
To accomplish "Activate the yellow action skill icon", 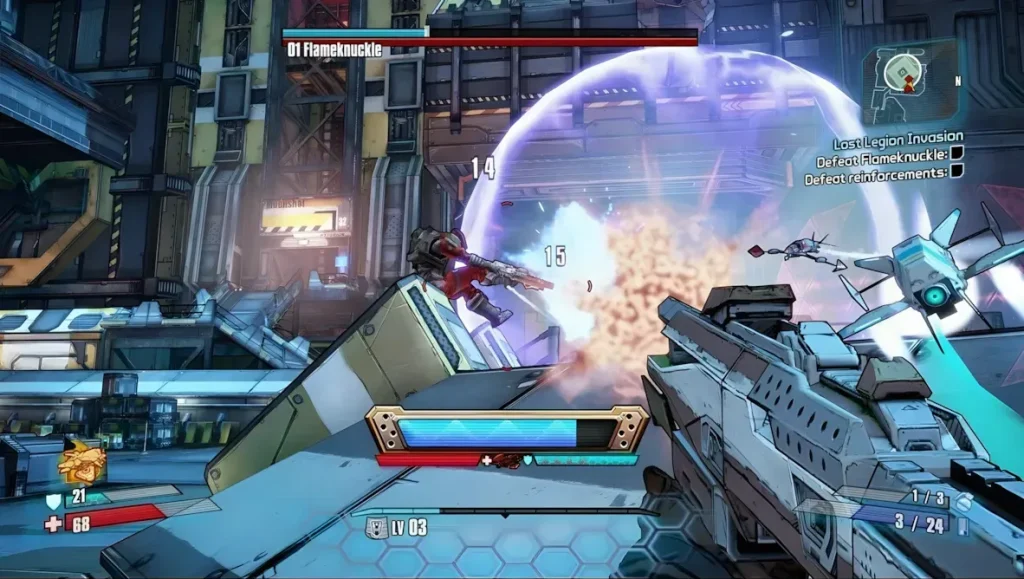I will point(81,464).
